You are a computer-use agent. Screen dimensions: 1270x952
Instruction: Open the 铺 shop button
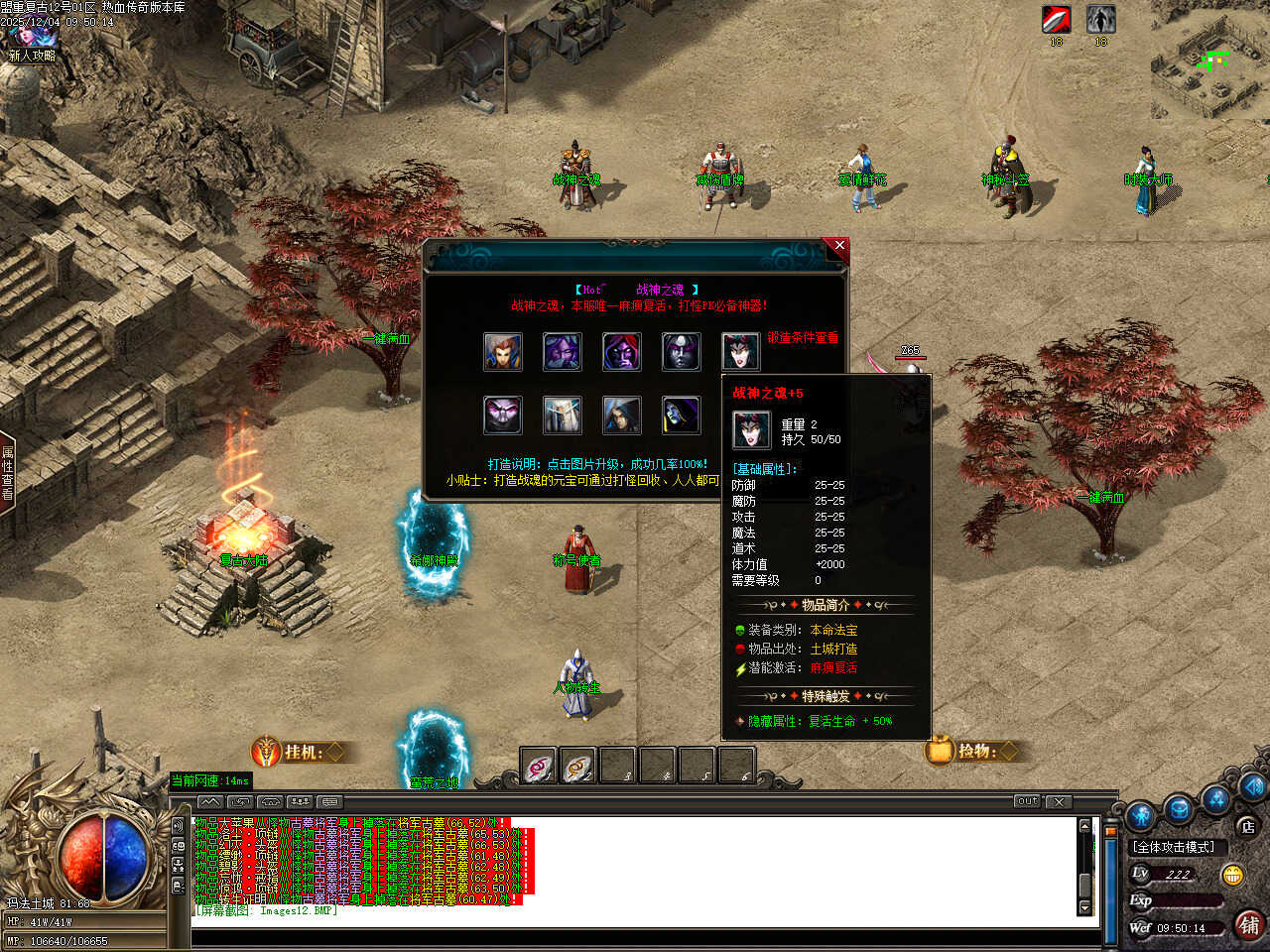coord(1249,925)
